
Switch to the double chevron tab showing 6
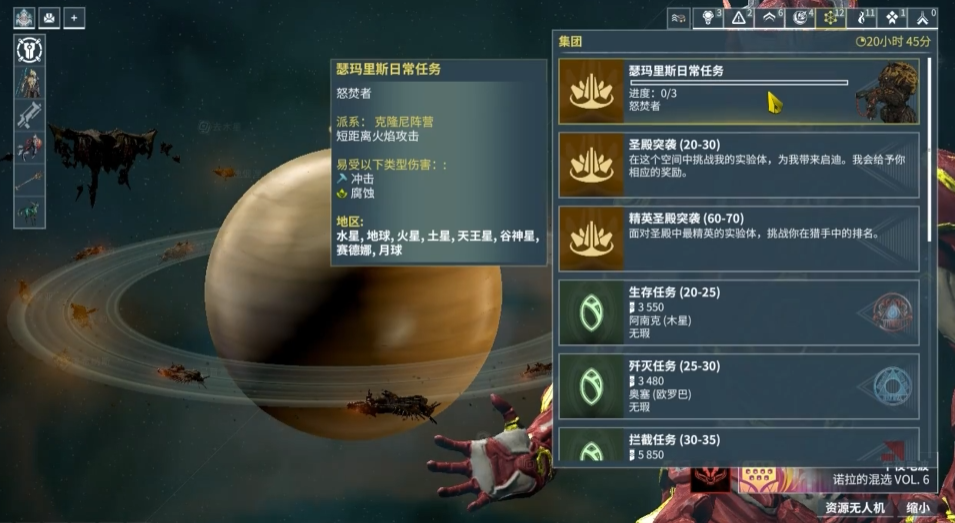[770, 18]
